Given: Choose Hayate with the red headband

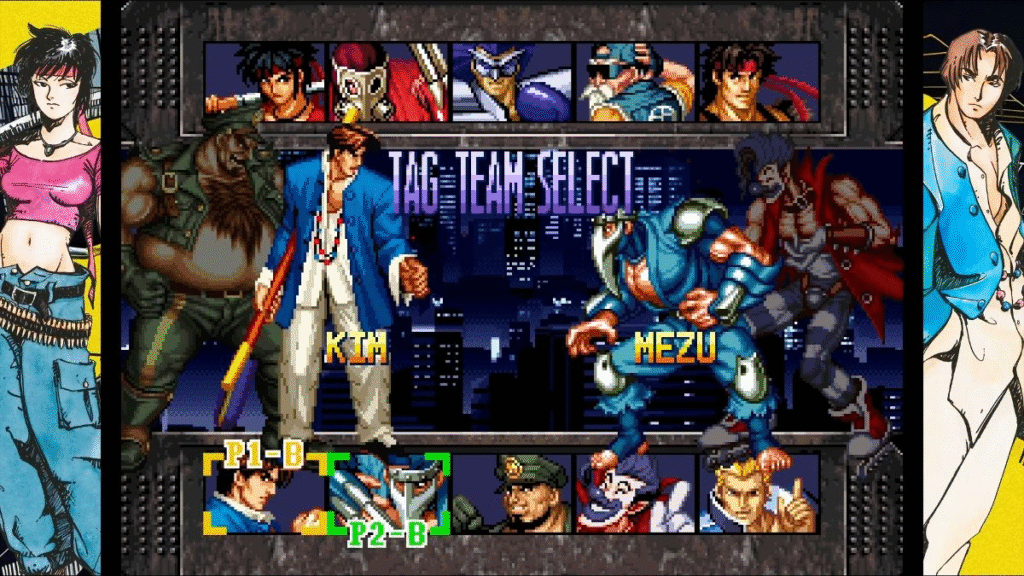Looking at the screenshot, I should [x=758, y=82].
